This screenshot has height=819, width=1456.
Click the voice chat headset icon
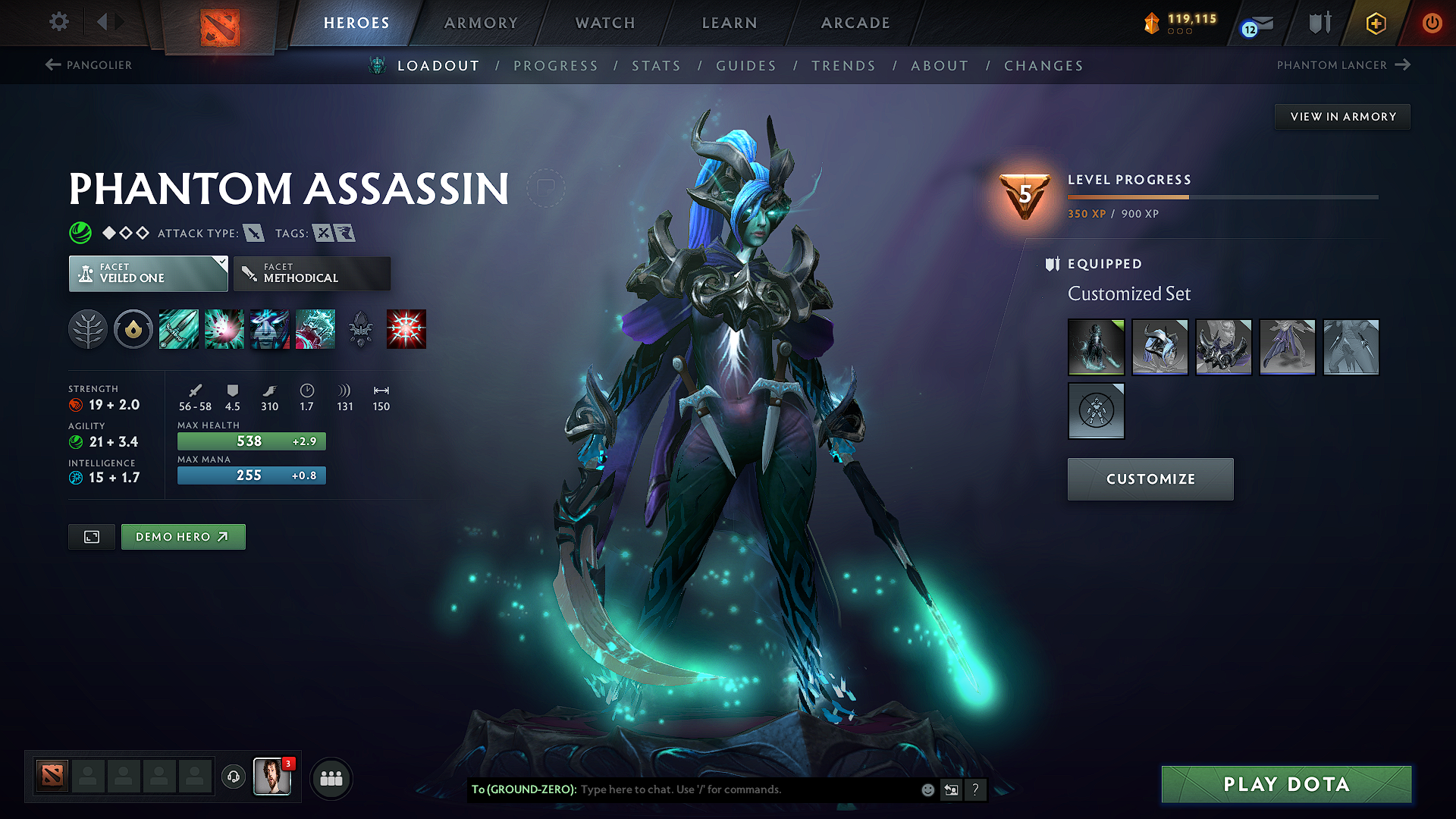coord(234,778)
